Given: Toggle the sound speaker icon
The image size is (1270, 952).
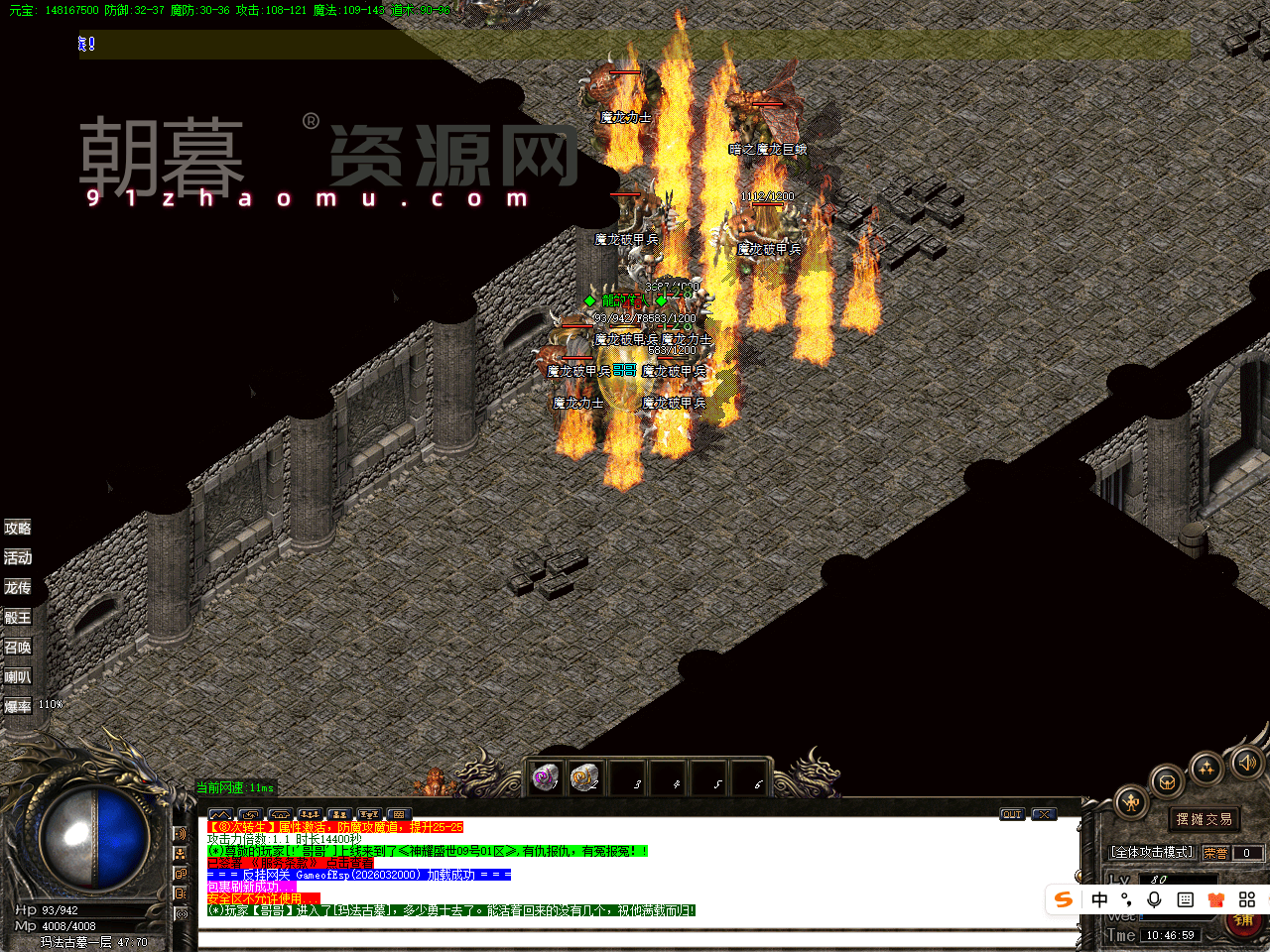Looking at the screenshot, I should tap(1246, 762).
